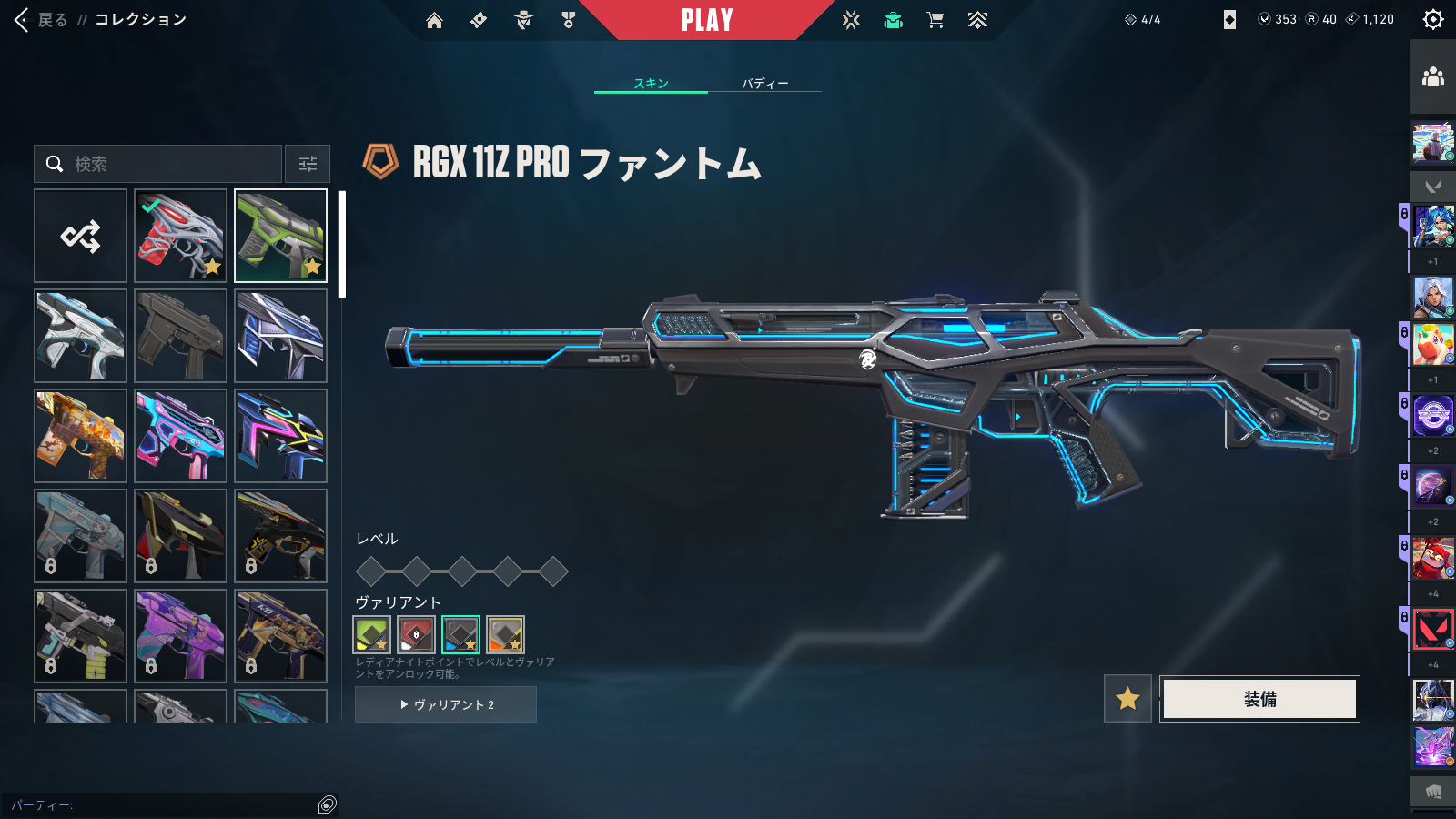Click the パーティー chat input box
Screen dimensions: 1456x819
pyautogui.click(x=164, y=804)
